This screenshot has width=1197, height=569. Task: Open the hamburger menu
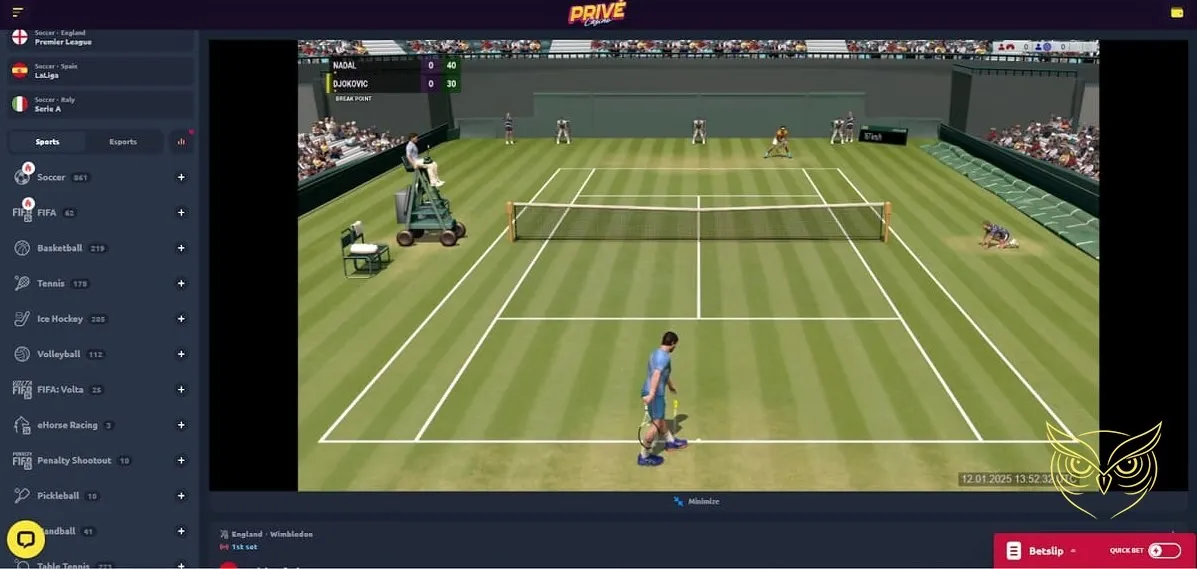point(17,12)
